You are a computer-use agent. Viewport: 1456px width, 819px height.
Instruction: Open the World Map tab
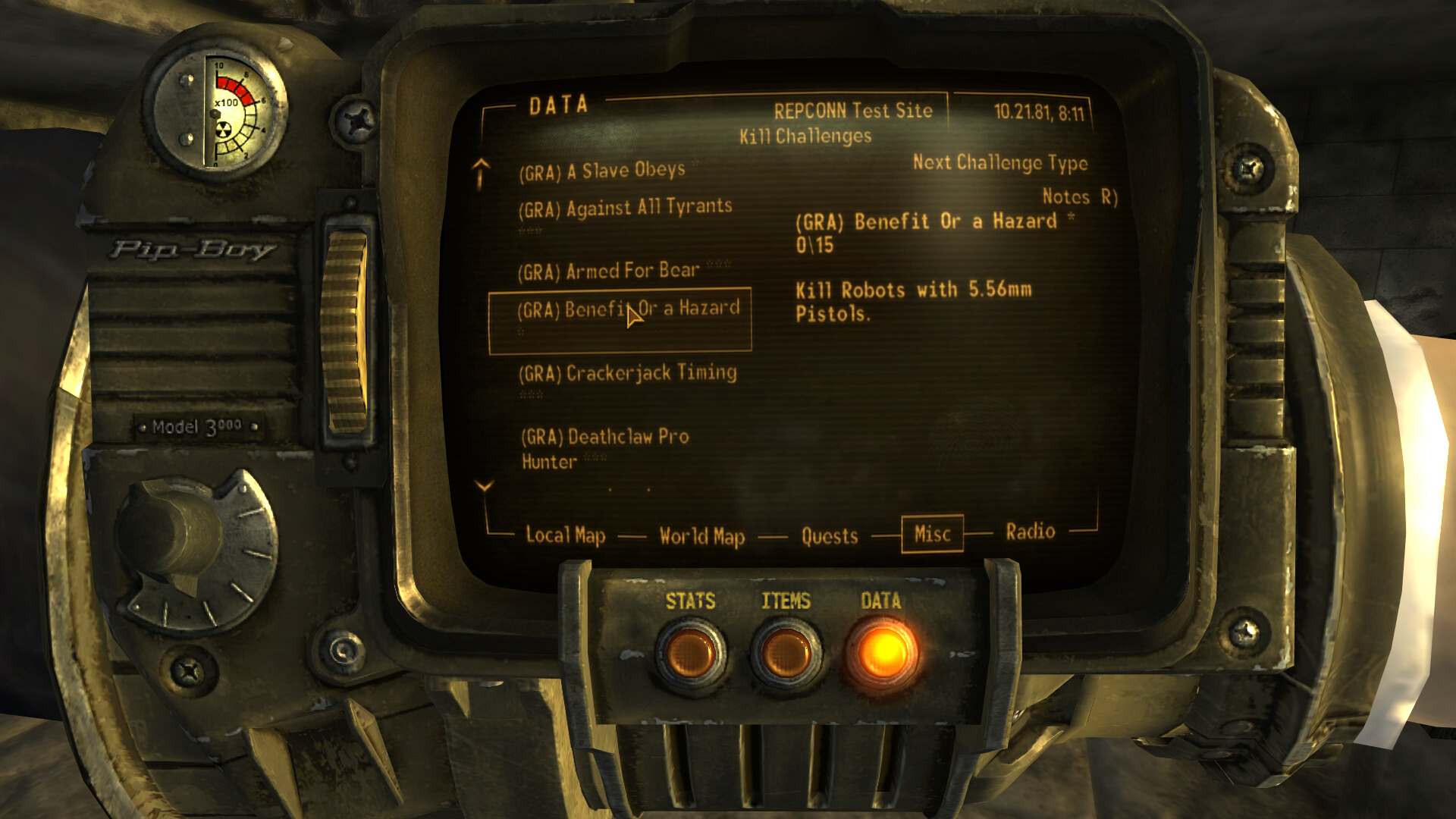[701, 536]
